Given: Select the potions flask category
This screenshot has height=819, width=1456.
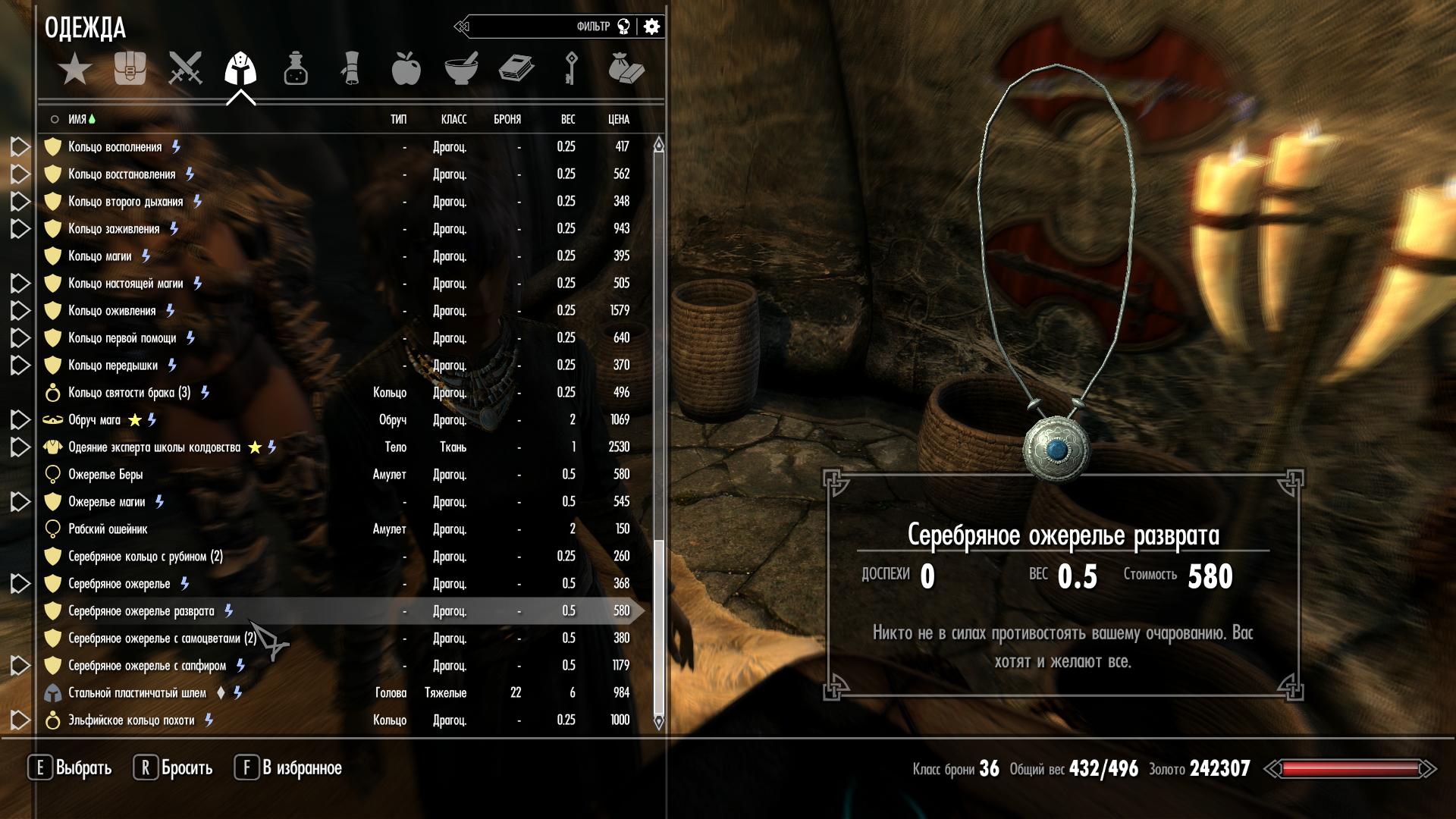Looking at the screenshot, I should 296,68.
